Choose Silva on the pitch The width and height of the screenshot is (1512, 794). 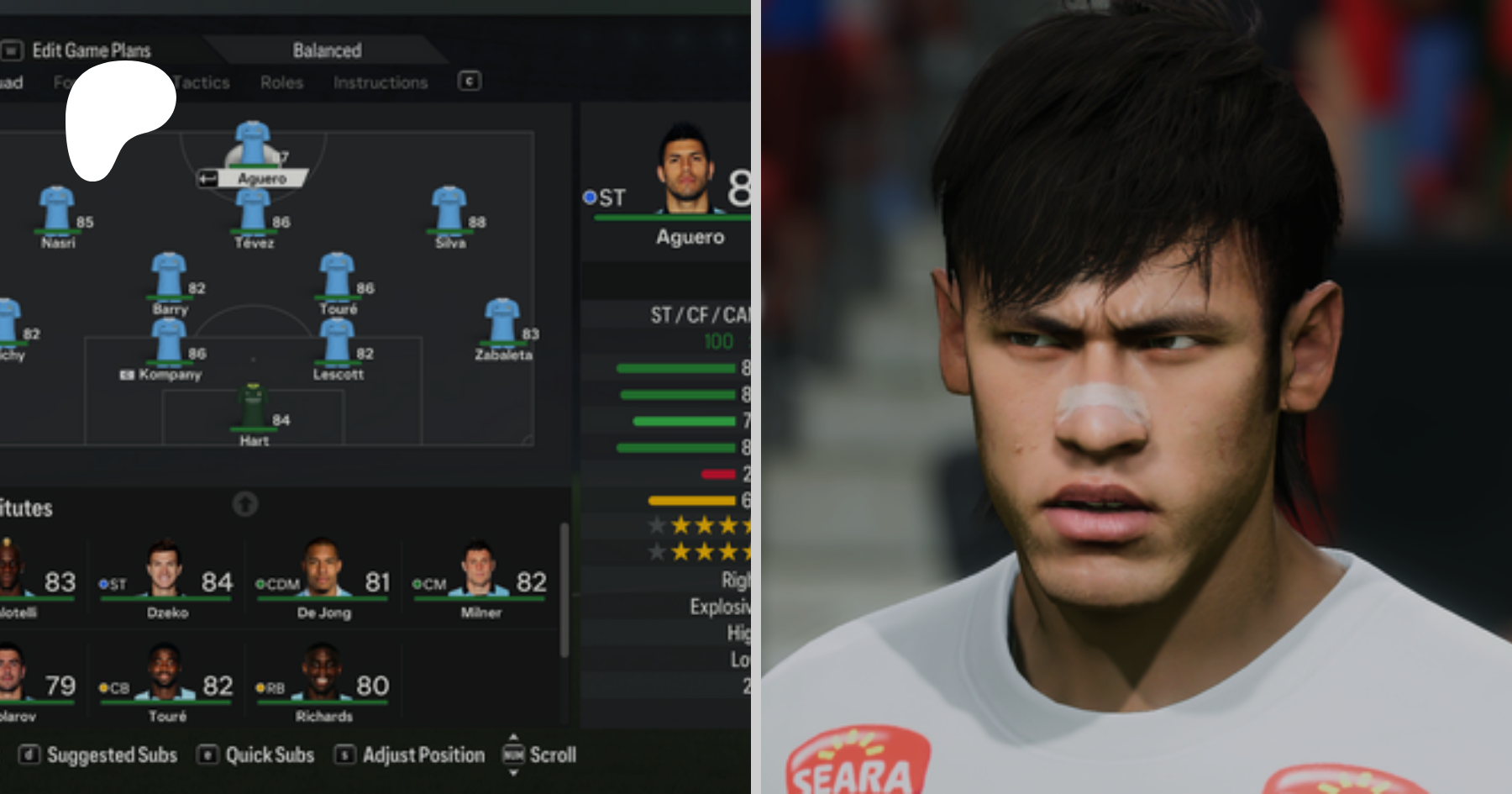coord(449,210)
